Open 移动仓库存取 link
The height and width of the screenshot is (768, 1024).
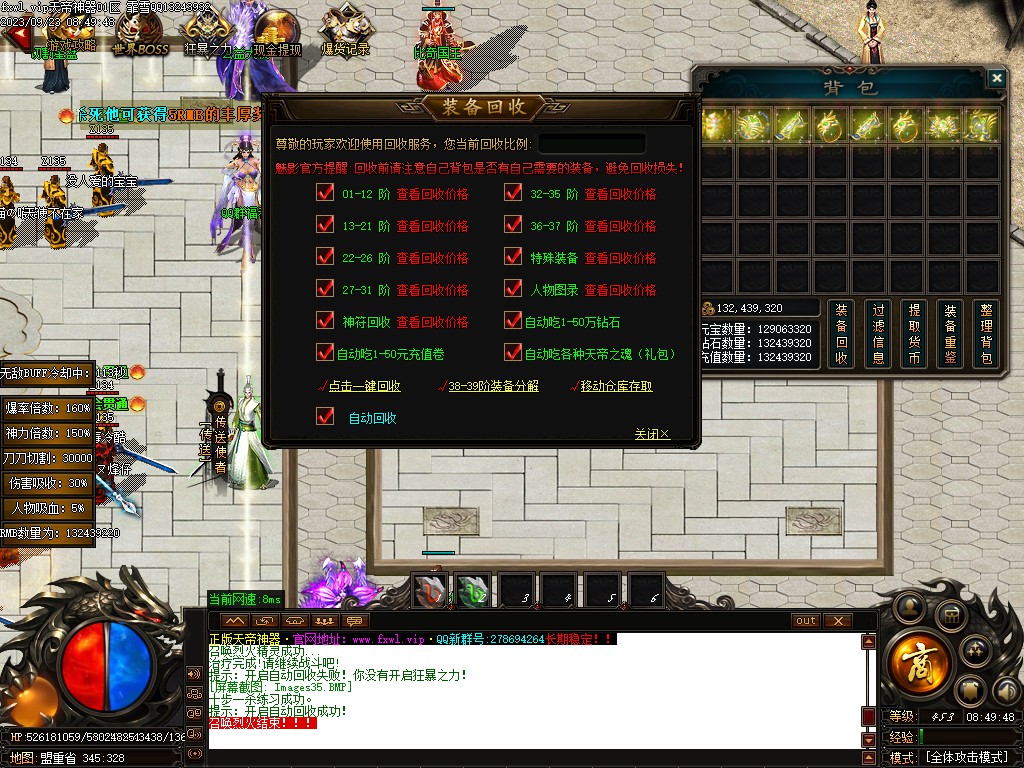pos(616,386)
